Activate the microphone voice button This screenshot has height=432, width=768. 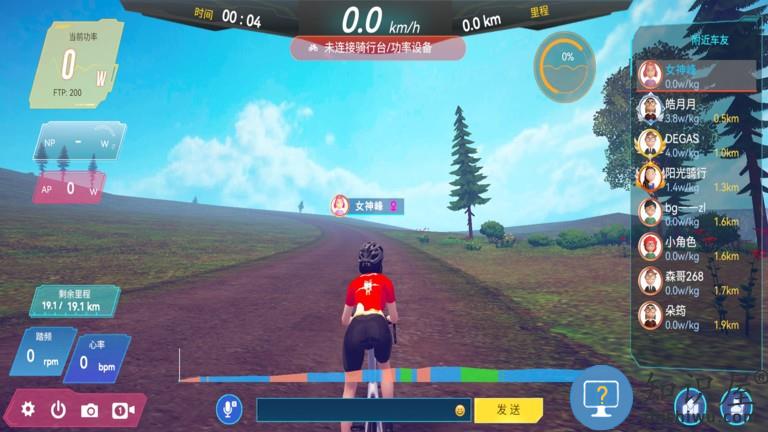coord(229,408)
